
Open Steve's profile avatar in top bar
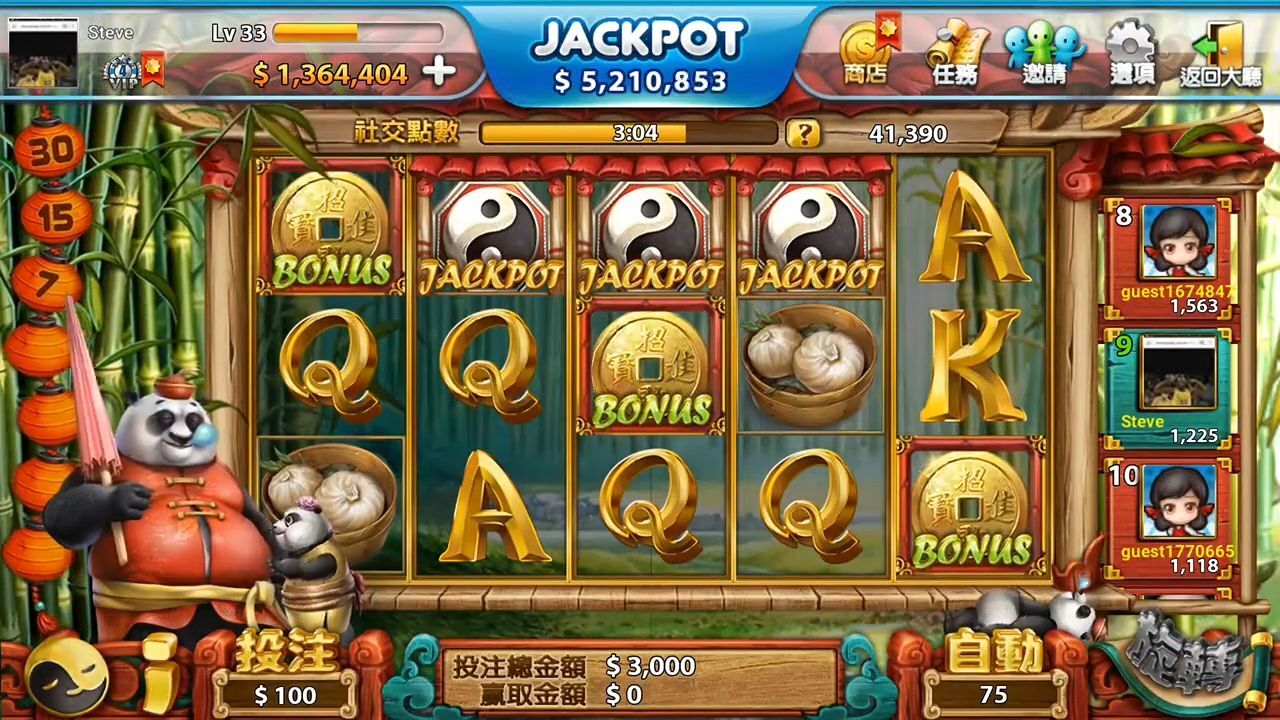click(x=43, y=53)
